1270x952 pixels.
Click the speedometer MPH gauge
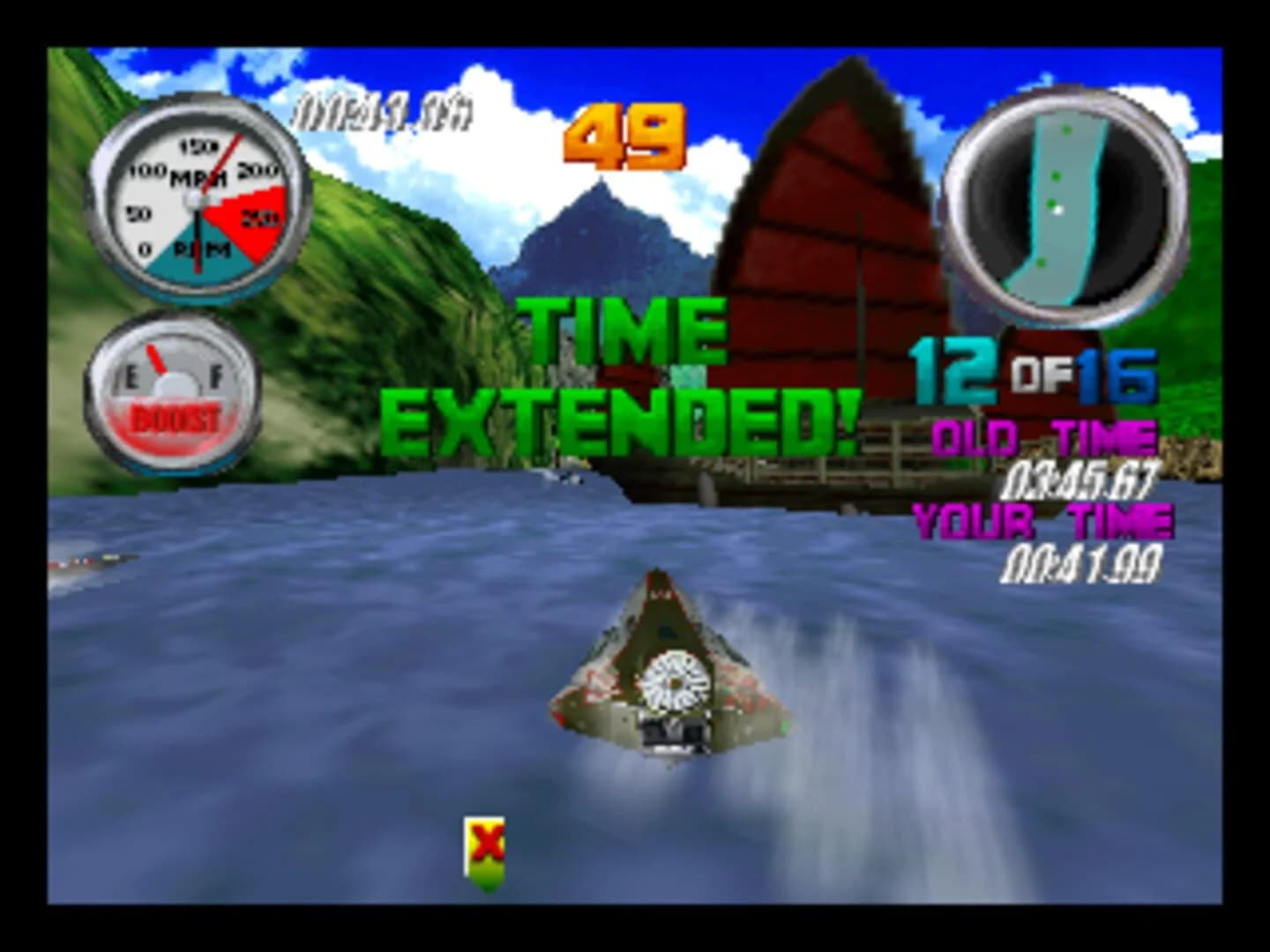[x=198, y=203]
